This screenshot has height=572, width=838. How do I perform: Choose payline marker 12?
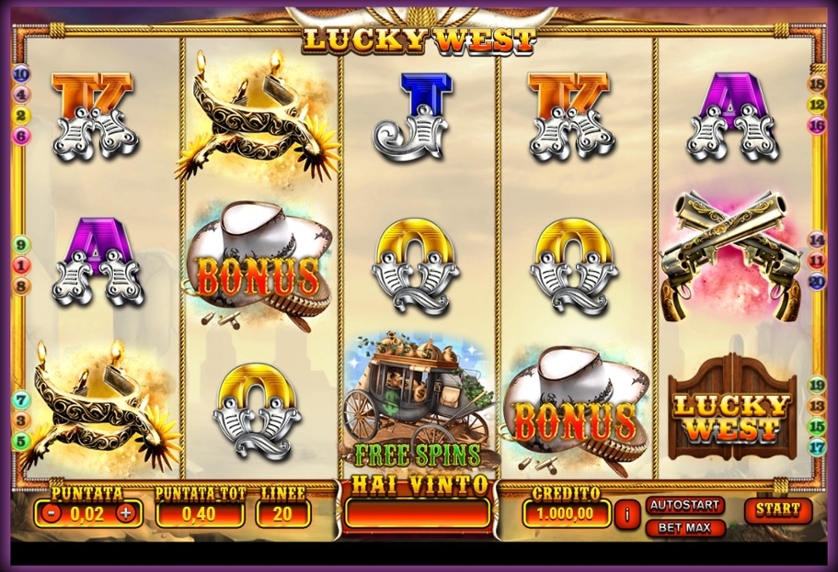click(816, 105)
